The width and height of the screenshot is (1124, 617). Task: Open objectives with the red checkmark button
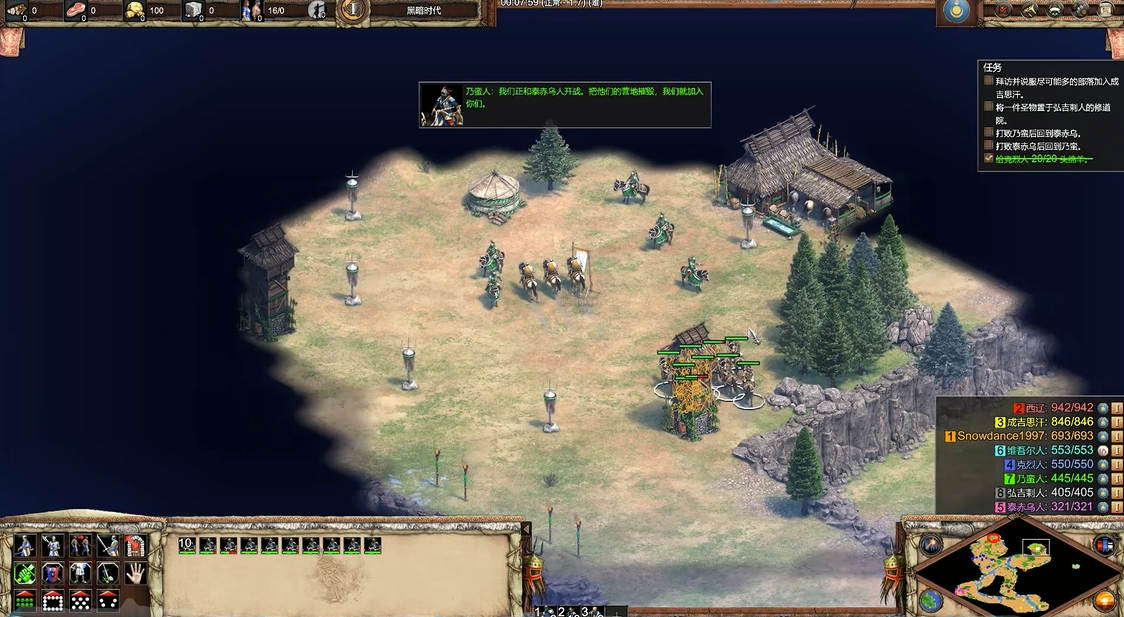point(1003,11)
